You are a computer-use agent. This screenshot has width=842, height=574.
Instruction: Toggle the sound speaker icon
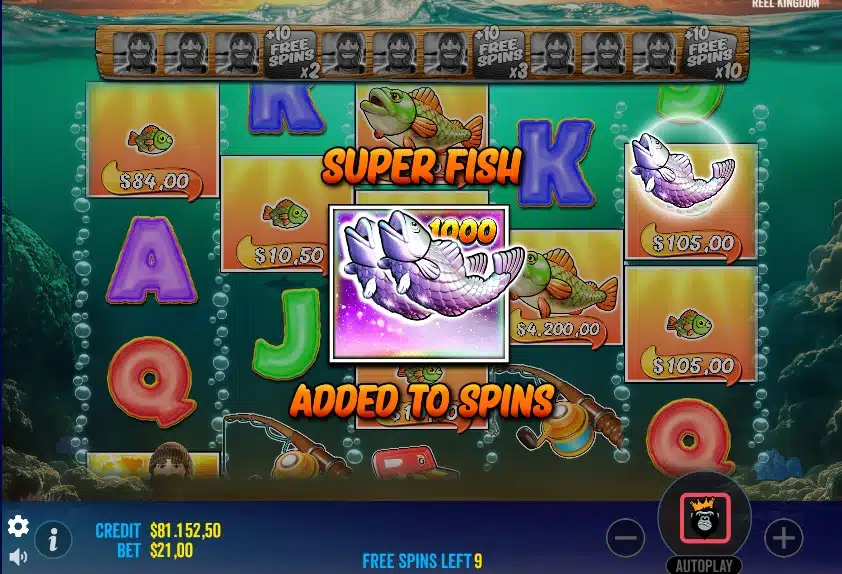click(18, 556)
